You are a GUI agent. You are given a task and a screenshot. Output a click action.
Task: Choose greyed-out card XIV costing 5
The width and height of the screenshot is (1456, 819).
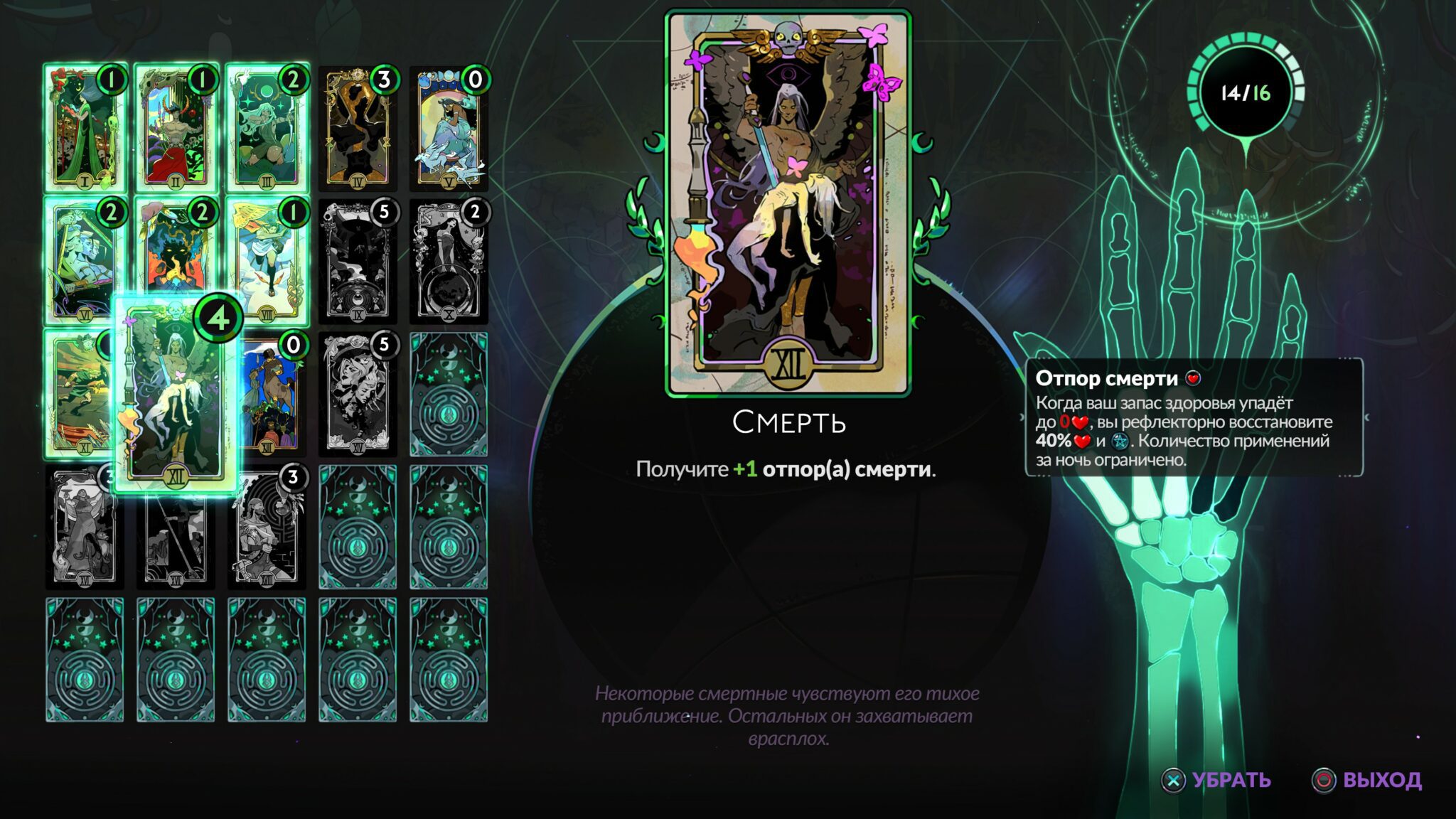358,394
